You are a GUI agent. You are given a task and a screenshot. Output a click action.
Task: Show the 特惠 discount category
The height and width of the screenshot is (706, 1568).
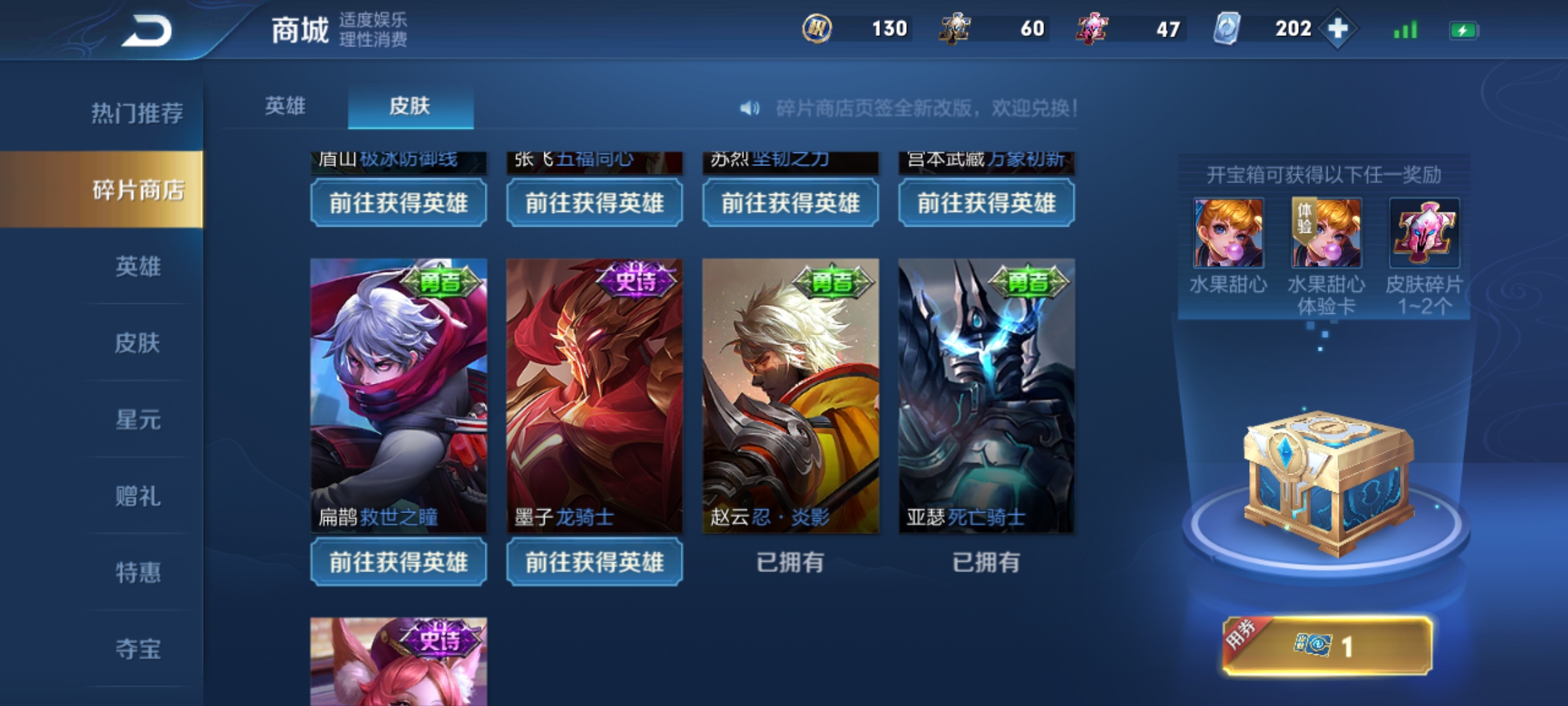137,573
